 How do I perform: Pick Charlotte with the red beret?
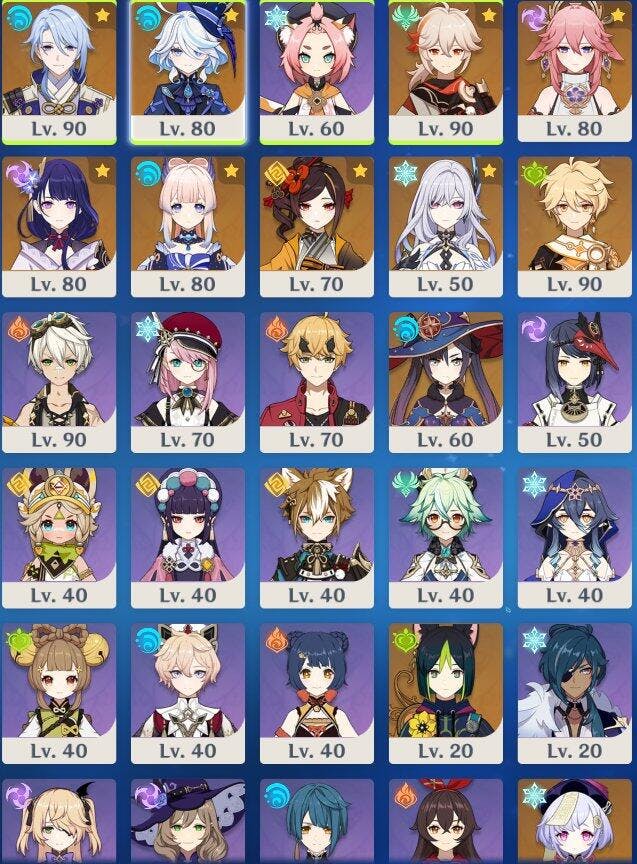pos(188,372)
